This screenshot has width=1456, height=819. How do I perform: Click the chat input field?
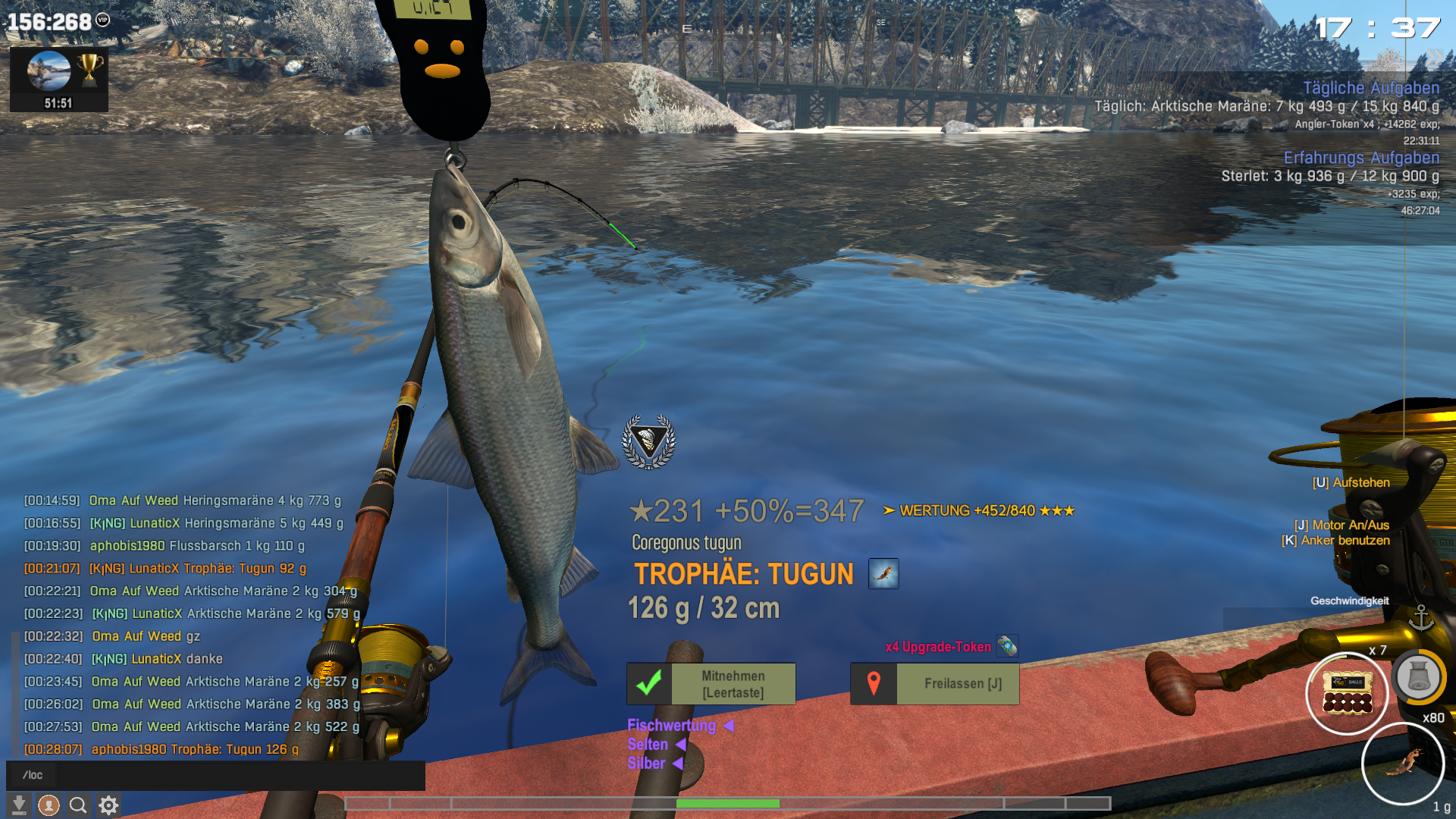click(215, 775)
